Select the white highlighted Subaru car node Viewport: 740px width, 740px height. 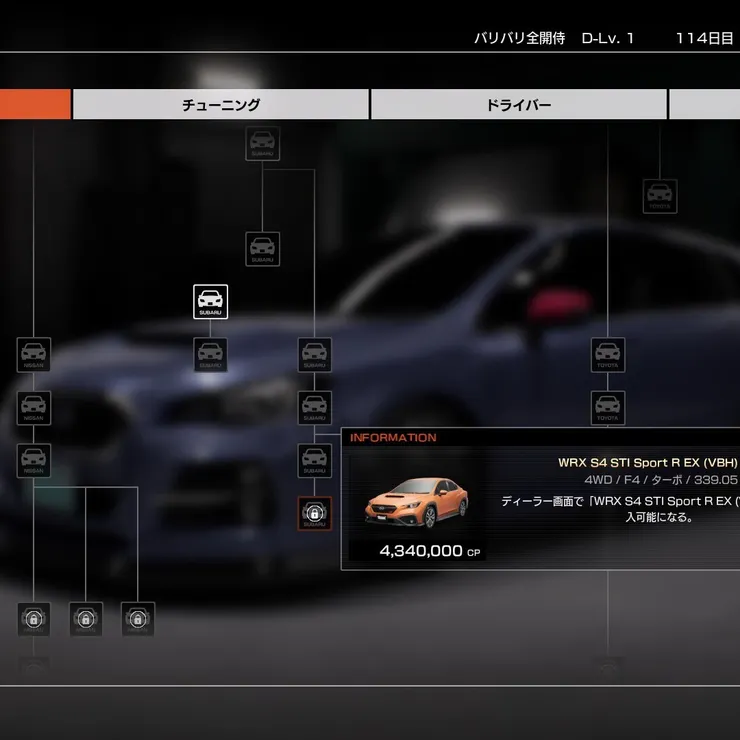(210, 301)
